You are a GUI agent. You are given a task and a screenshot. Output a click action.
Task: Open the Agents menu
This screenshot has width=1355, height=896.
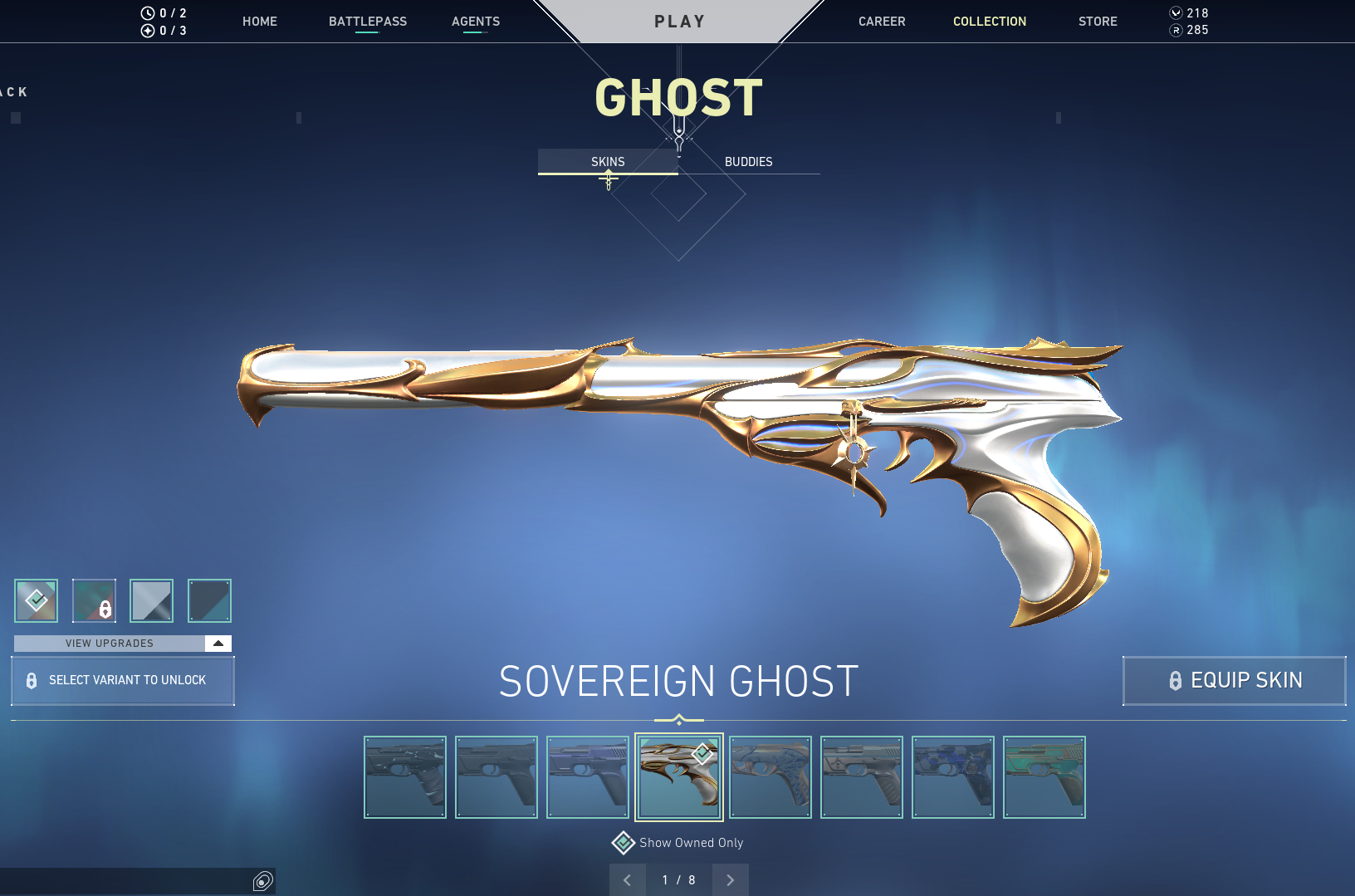(476, 22)
